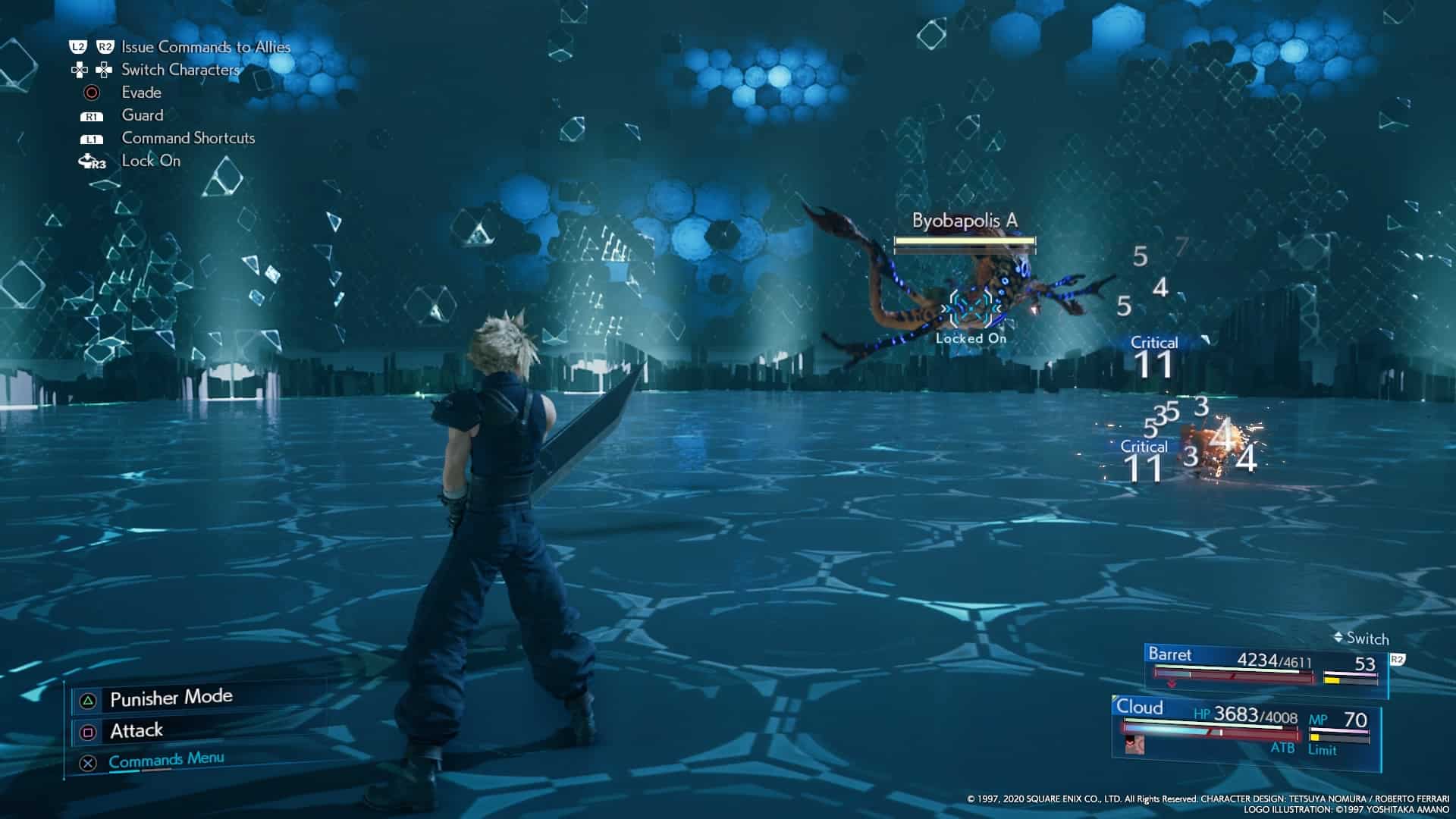
Task: Click the D-pad icons beside Switch Characters
Action: click(90, 70)
